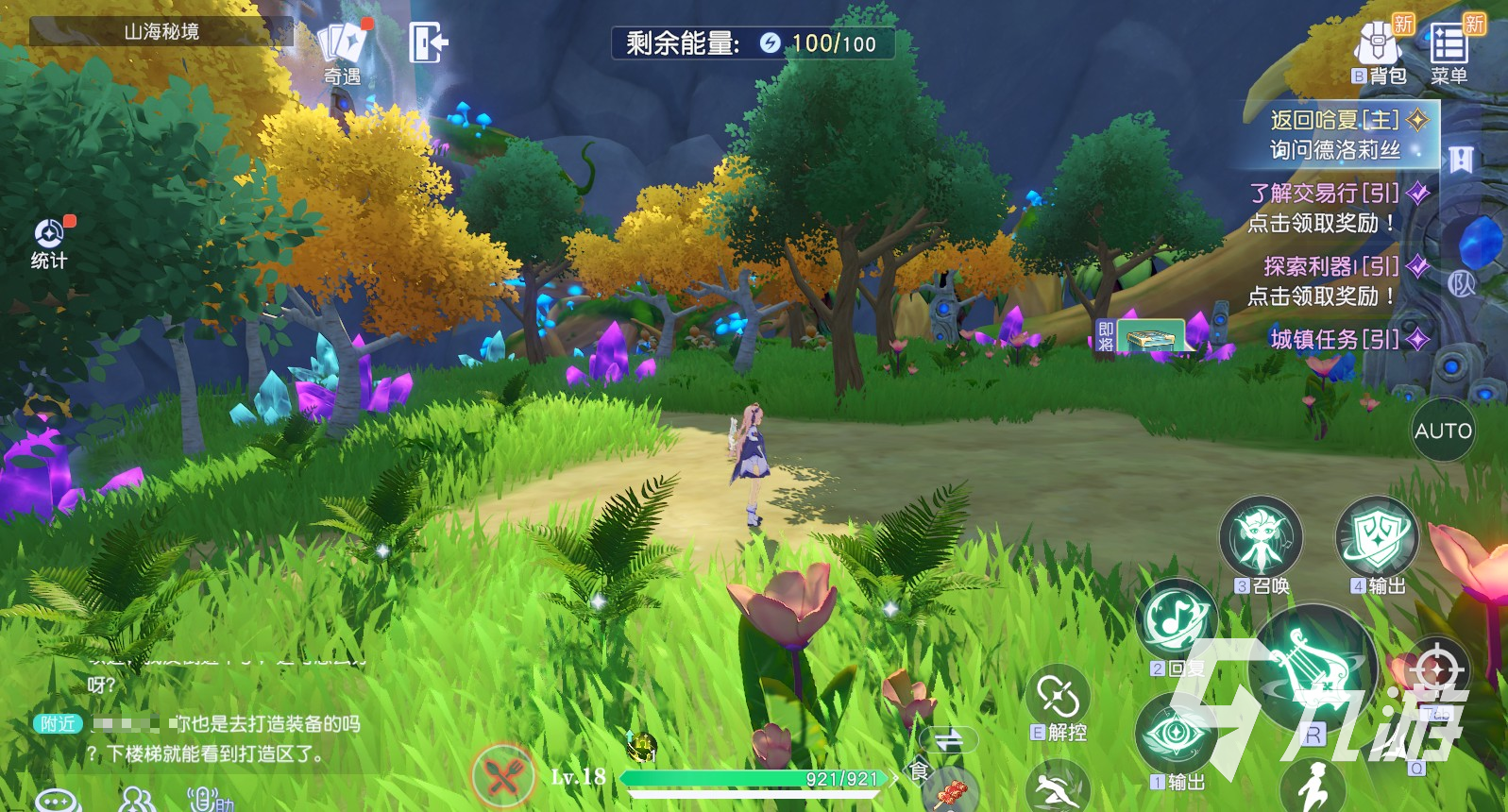Open the 背包 backpack

[1379, 51]
